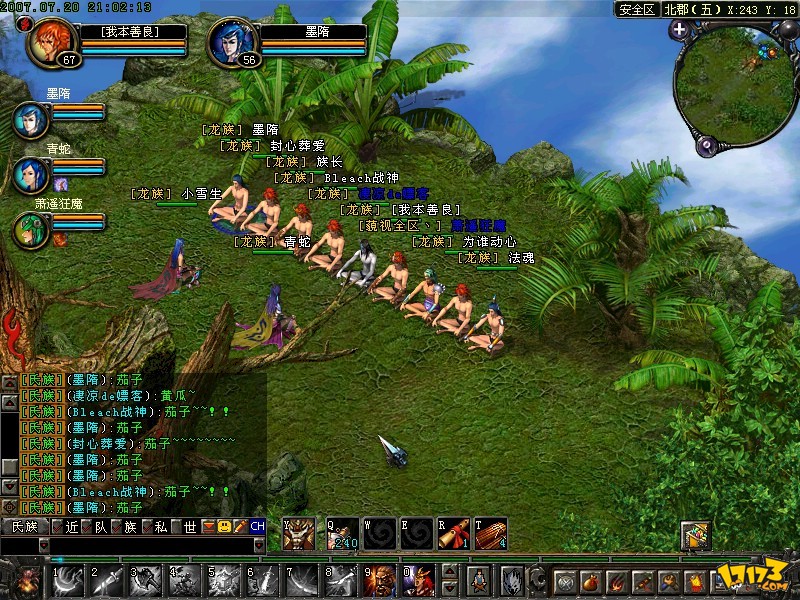Open the yellow smiley emoticon picker

click(x=224, y=526)
